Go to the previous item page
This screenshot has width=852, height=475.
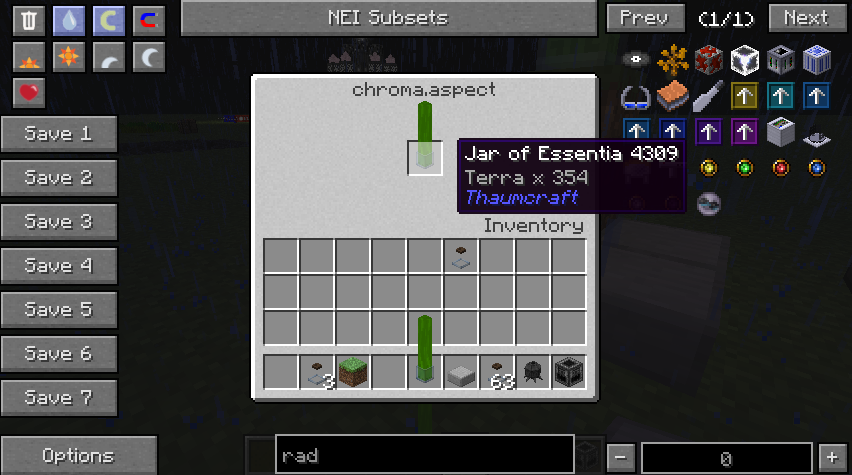tap(644, 18)
